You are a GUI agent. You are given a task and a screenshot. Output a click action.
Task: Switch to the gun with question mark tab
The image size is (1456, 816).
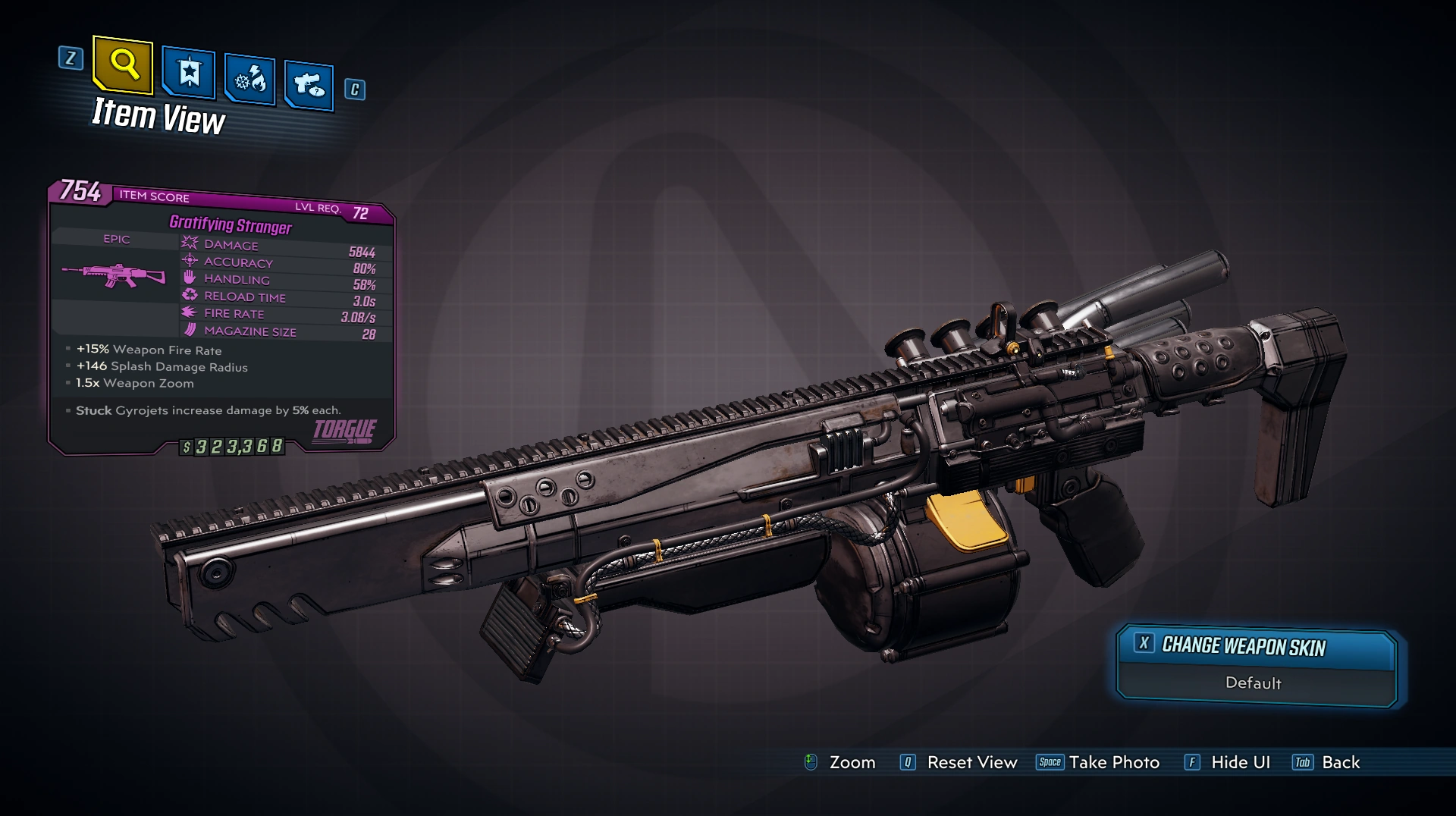coord(309,85)
